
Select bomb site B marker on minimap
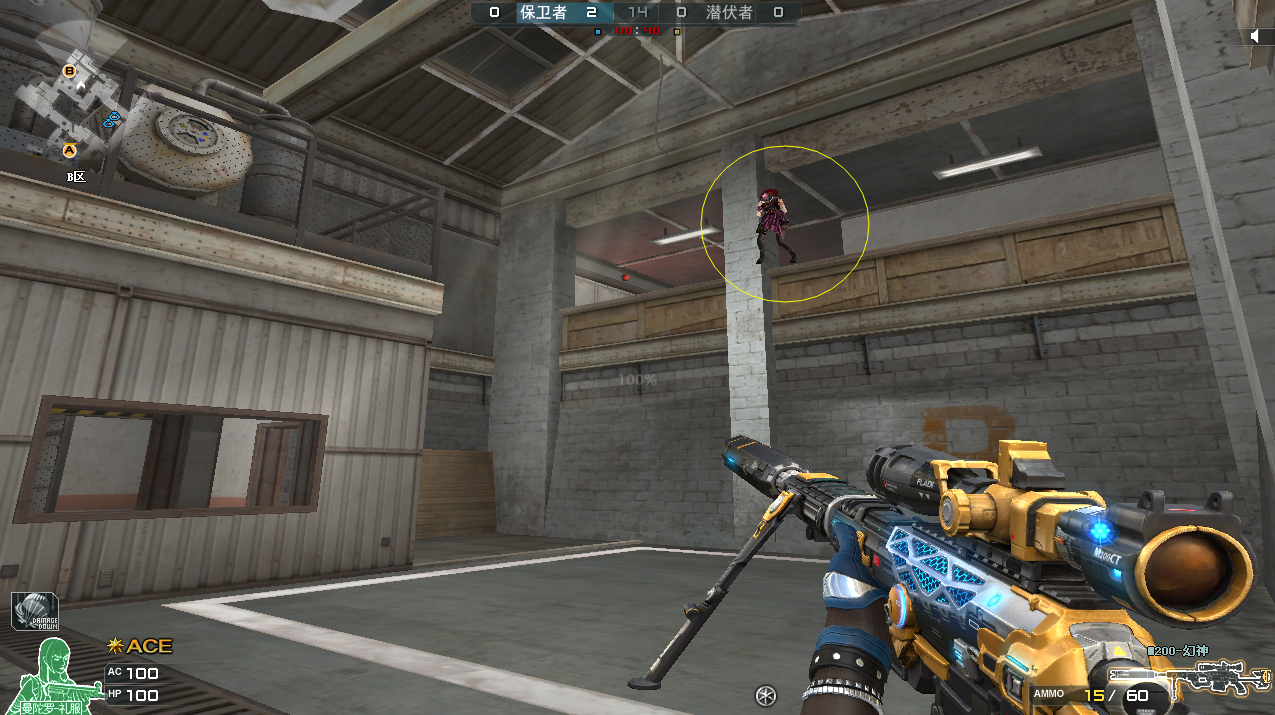(69, 71)
